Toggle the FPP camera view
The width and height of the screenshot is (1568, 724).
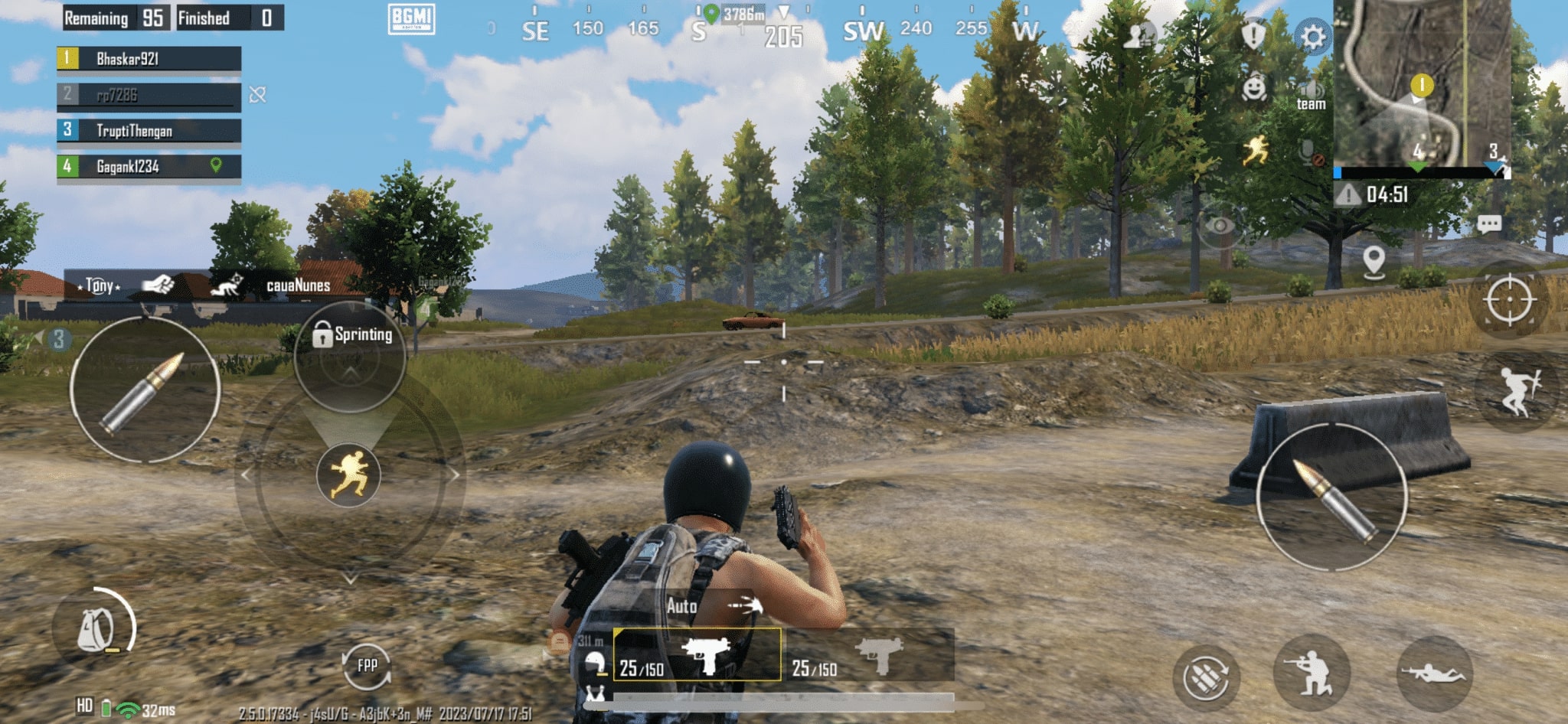(x=367, y=665)
